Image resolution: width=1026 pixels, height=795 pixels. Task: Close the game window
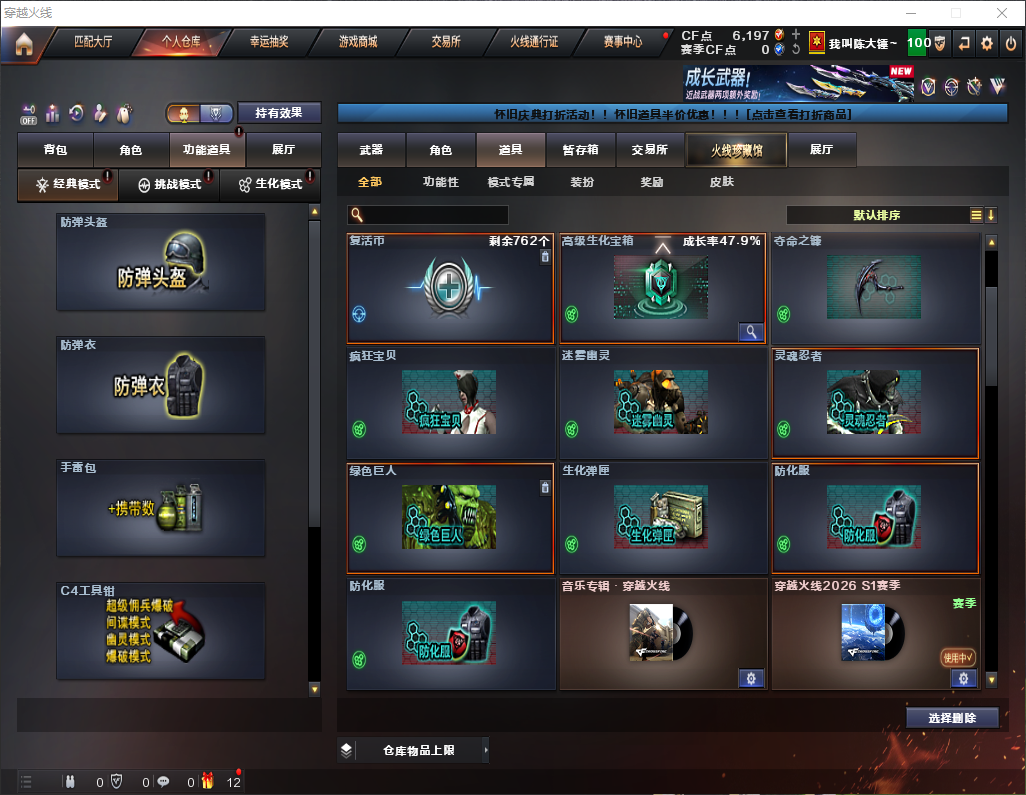[x=1001, y=13]
